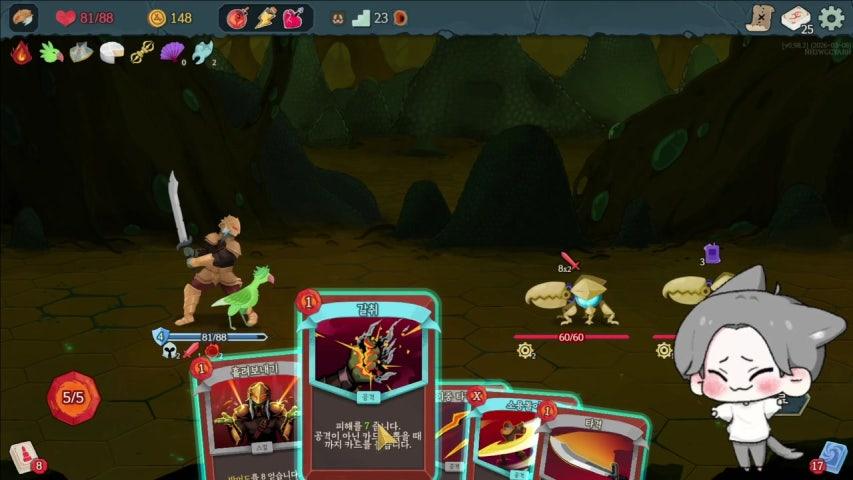Inspect the green claw relic
Viewport: 853px width, 480px height.
[51, 53]
